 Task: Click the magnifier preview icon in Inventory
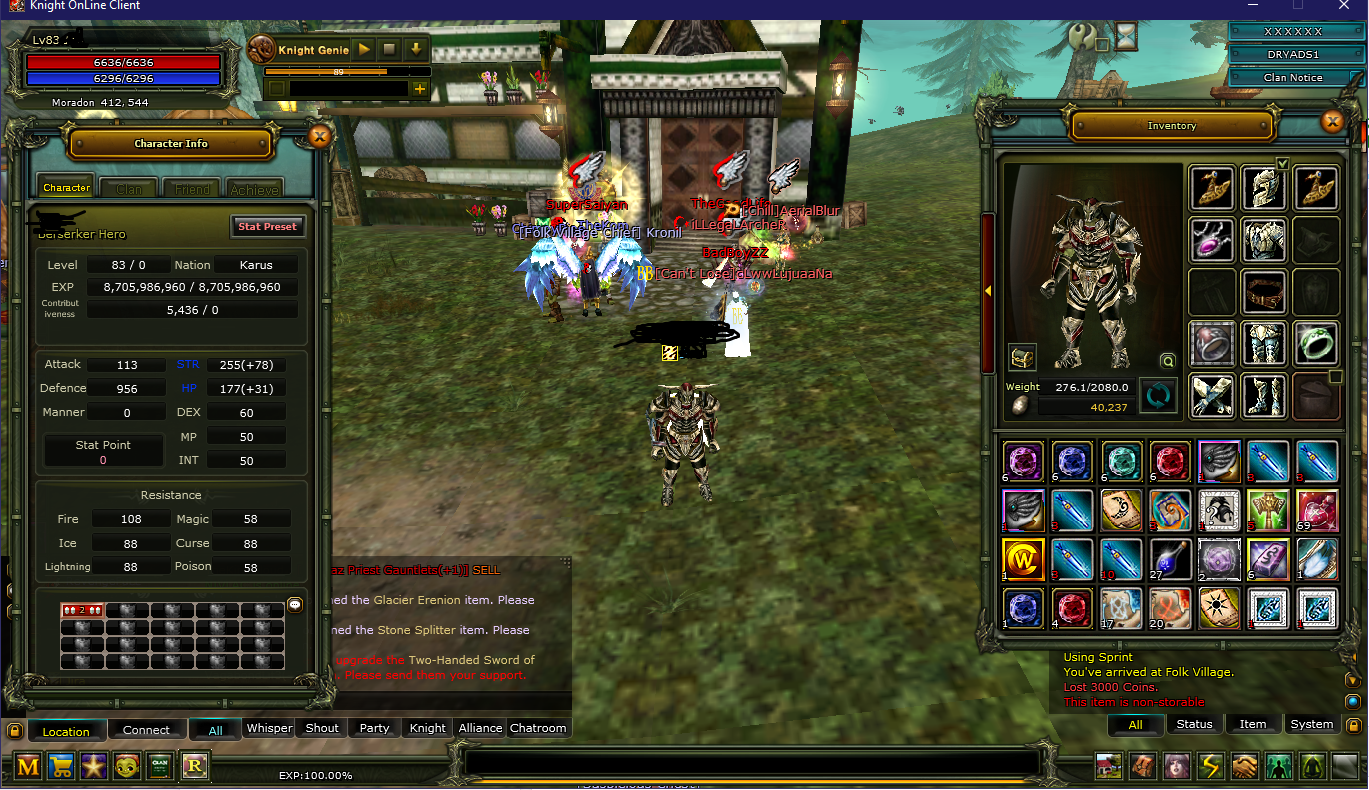[1166, 361]
